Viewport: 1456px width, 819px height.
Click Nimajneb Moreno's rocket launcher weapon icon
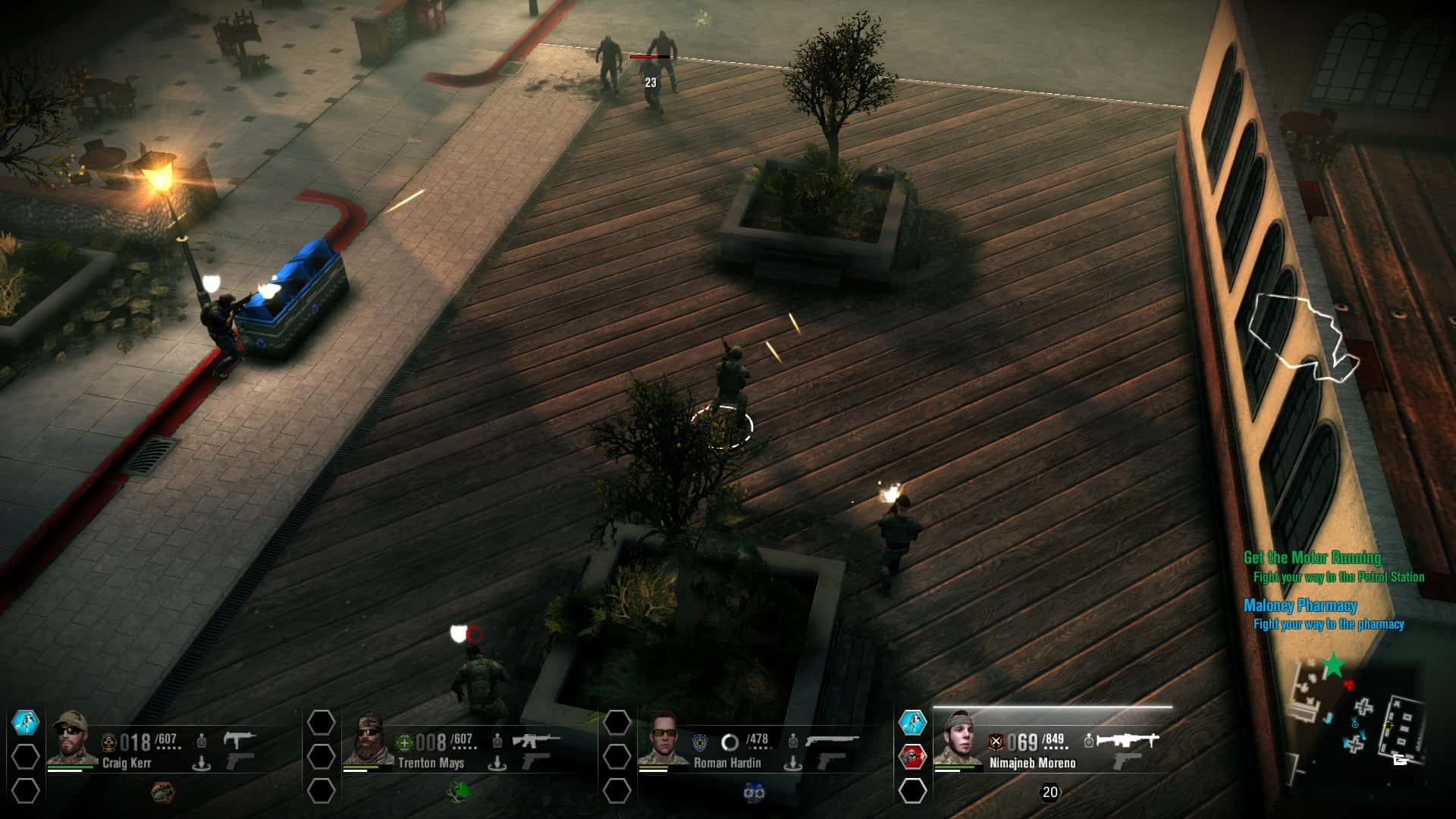coord(1128,740)
